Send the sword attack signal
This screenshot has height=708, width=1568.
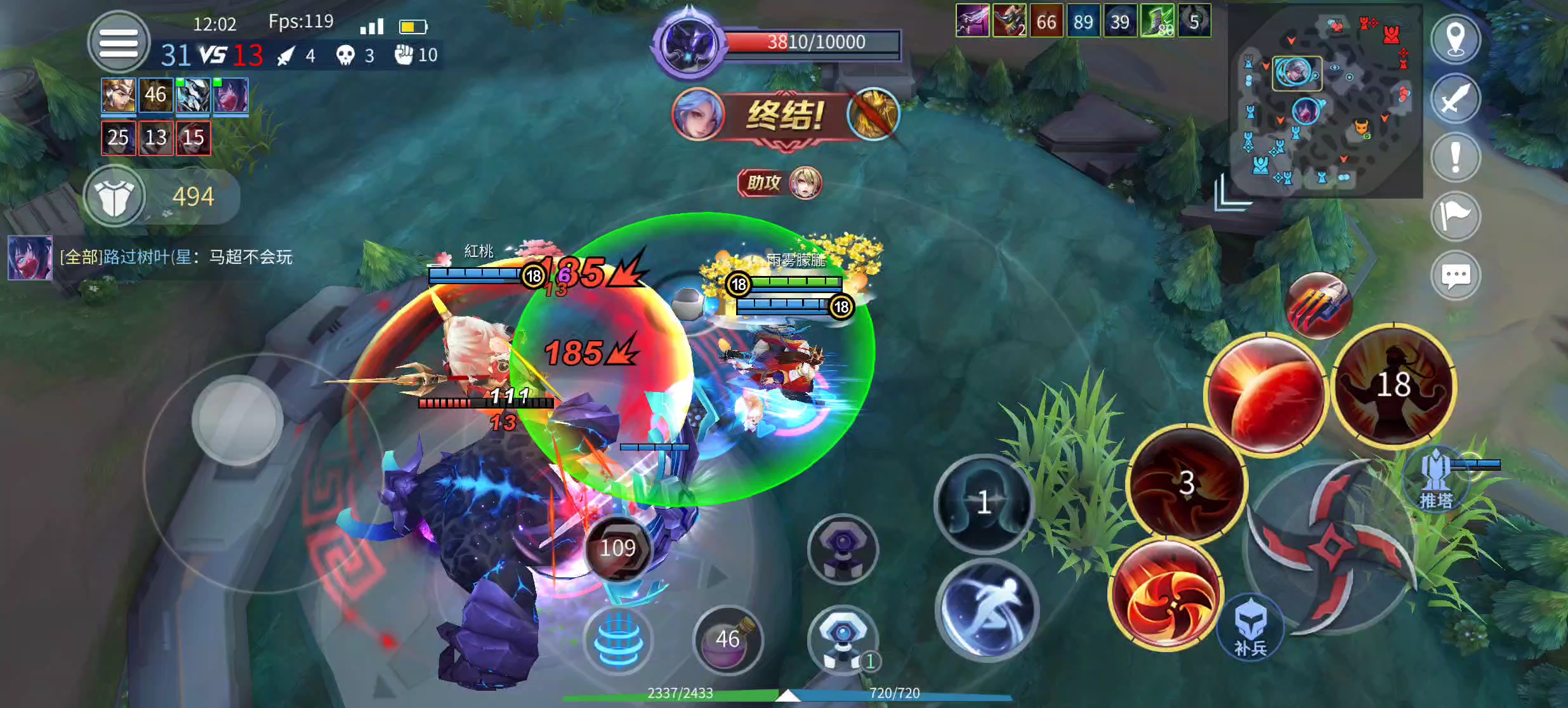coord(1455,98)
